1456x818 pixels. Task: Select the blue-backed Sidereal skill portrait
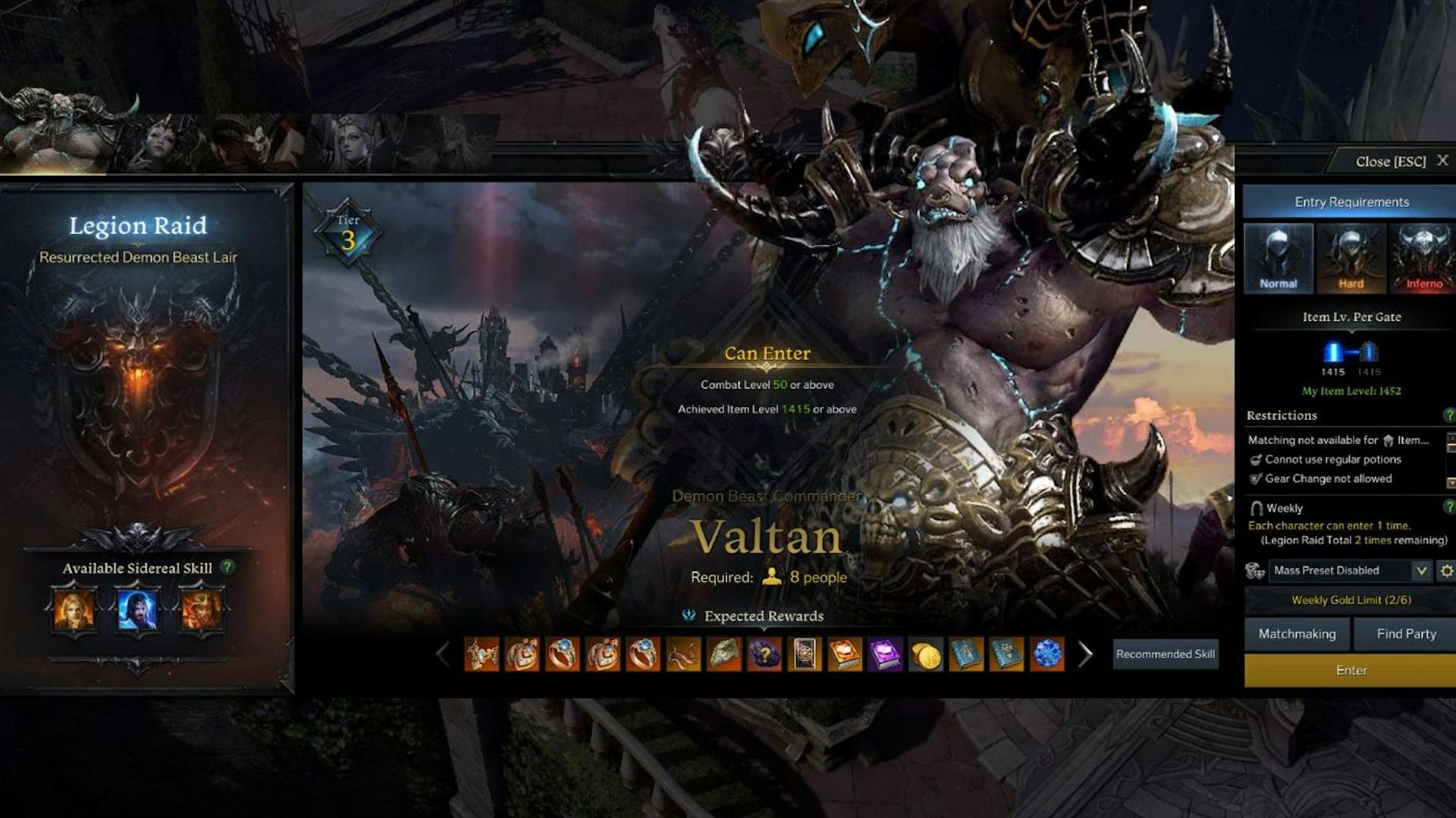[137, 610]
